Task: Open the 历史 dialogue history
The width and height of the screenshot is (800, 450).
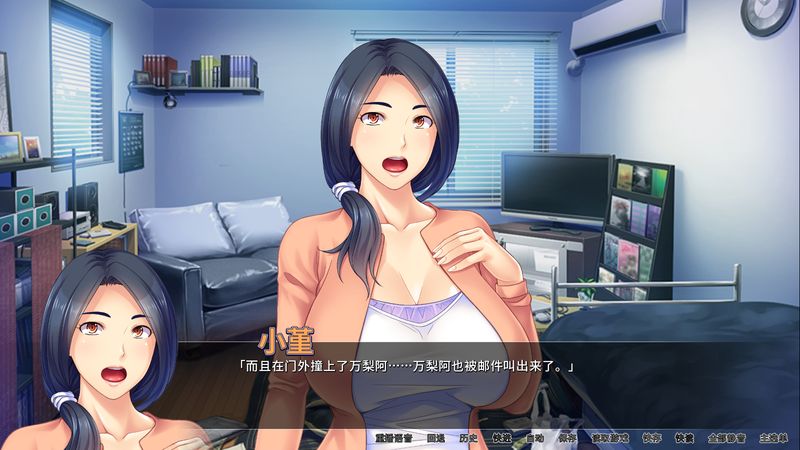Action: pyautogui.click(x=468, y=438)
